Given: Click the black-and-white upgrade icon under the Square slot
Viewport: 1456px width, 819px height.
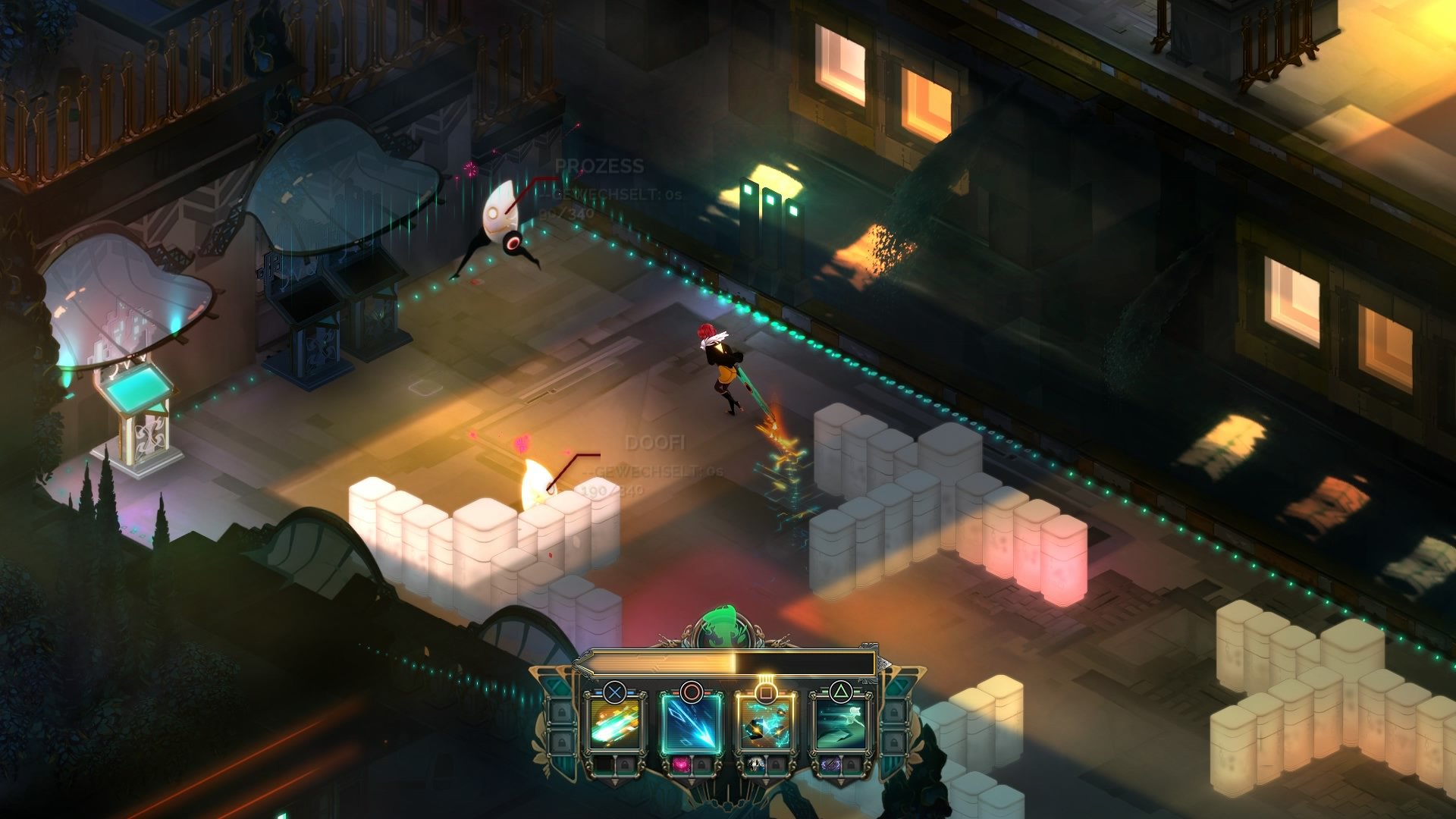Looking at the screenshot, I should click(x=755, y=765).
